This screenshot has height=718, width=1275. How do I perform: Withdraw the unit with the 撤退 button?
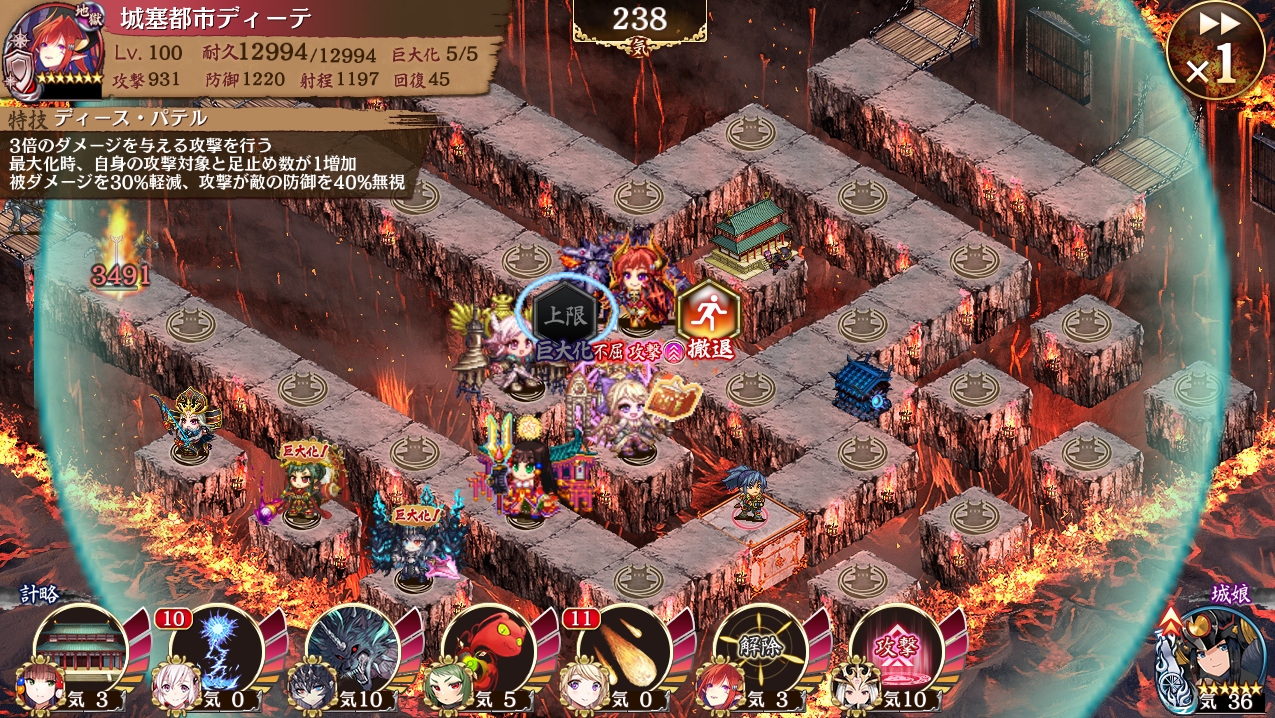(x=707, y=316)
